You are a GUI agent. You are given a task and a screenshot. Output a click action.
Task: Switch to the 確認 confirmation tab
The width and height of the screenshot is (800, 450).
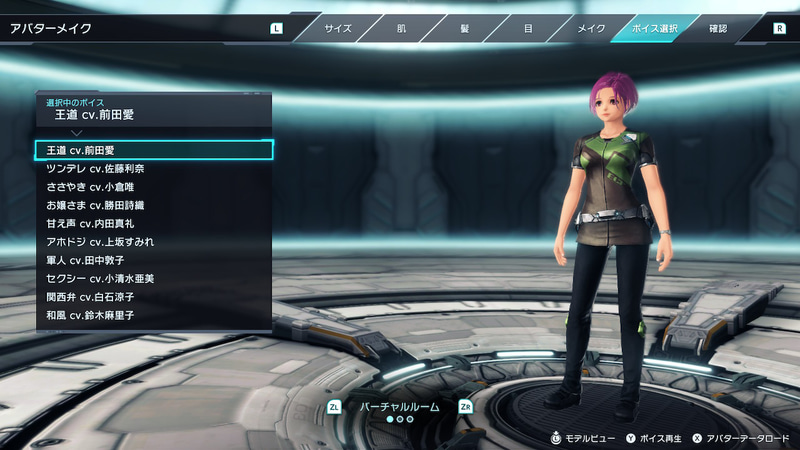pos(718,28)
